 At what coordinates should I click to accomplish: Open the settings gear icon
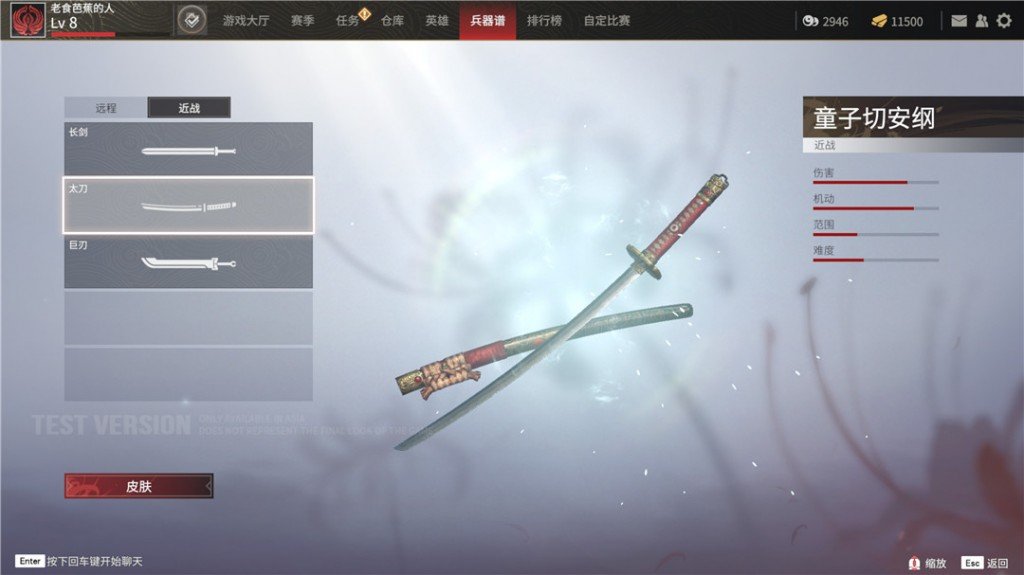[x=1004, y=21]
